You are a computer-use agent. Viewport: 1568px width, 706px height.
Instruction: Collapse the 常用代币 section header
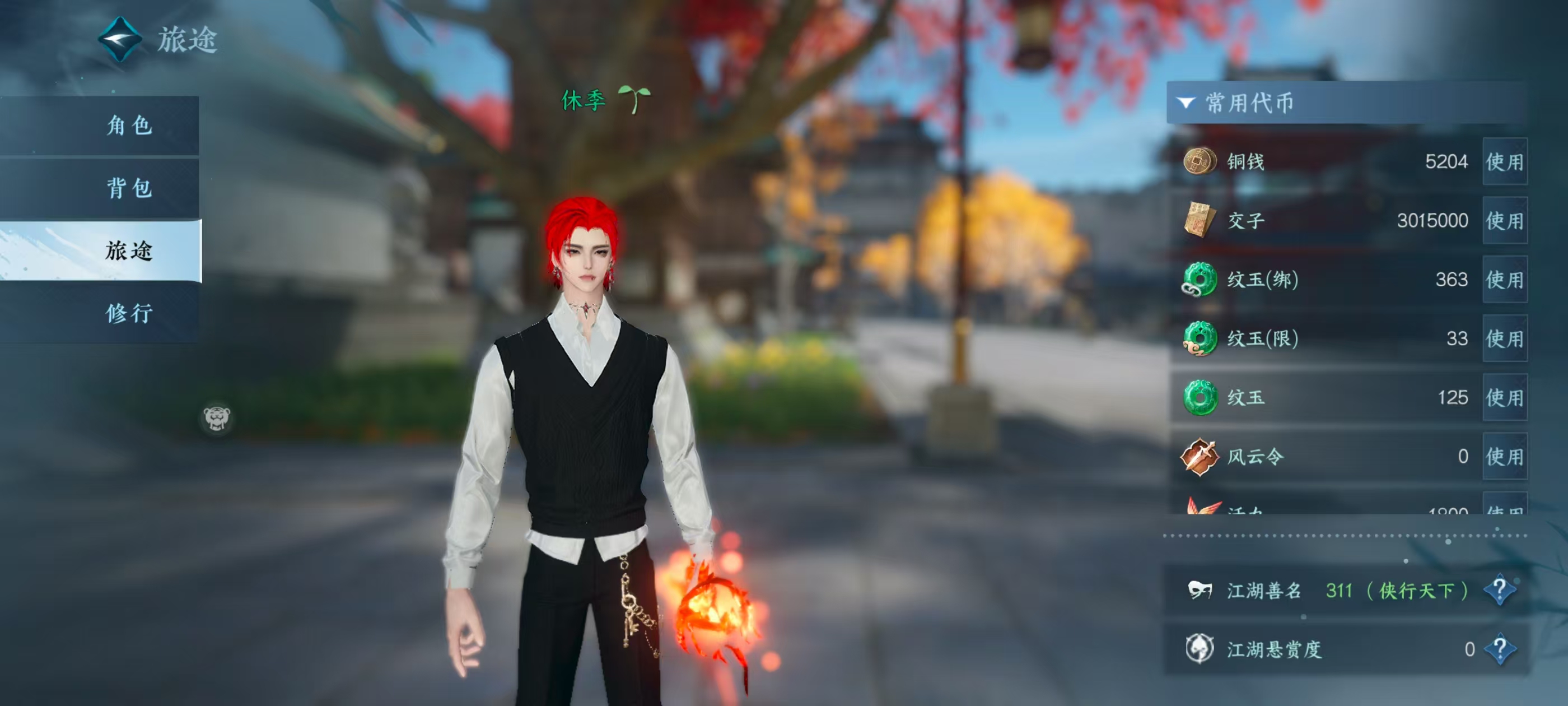[x=1185, y=103]
